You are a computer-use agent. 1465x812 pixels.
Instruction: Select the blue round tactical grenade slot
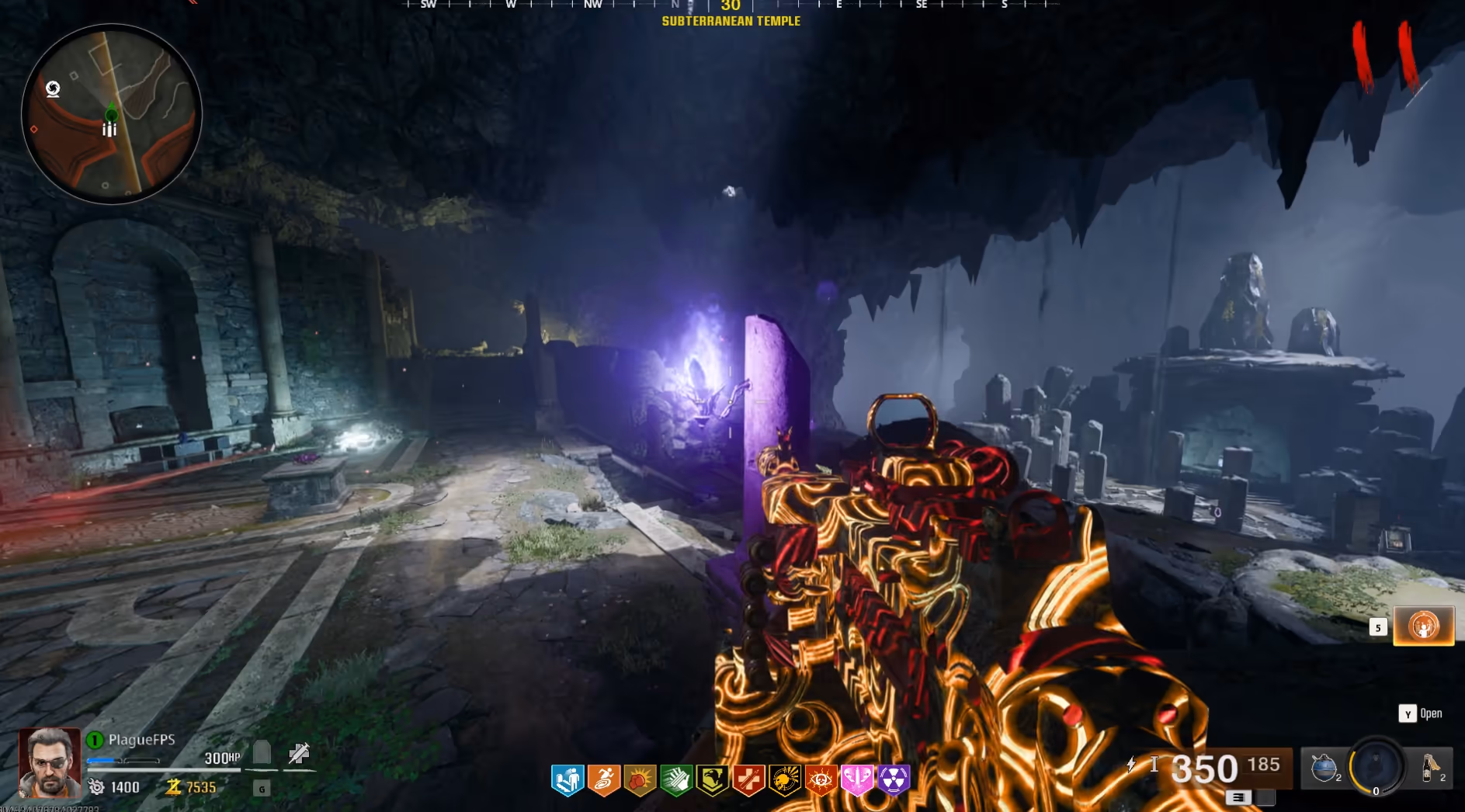click(1324, 767)
